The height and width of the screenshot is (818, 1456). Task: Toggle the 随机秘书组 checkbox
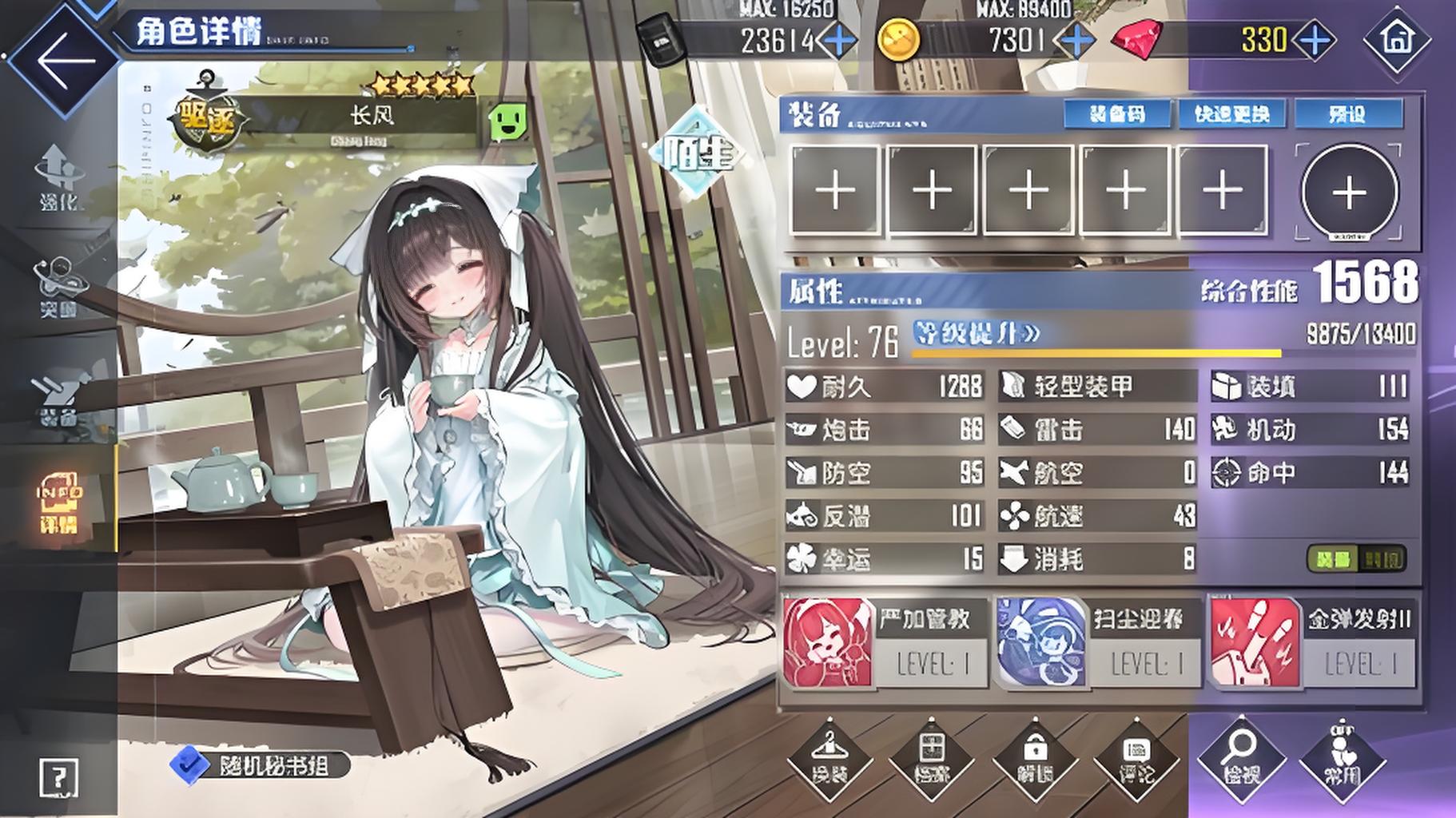click(189, 764)
